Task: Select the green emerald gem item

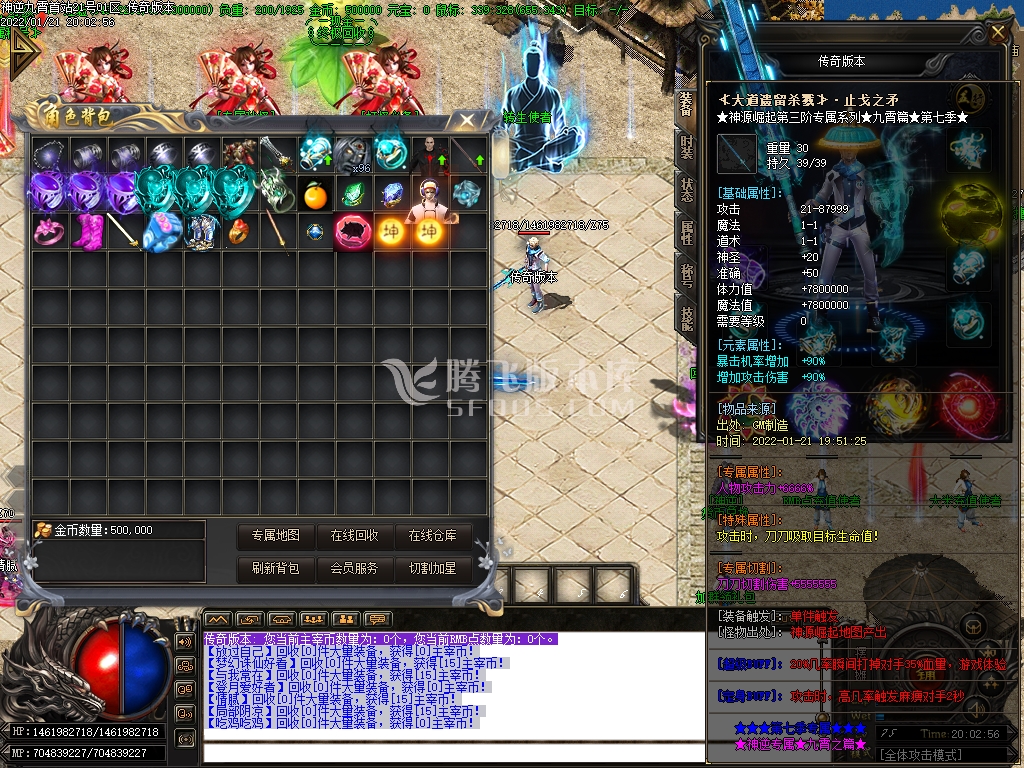Action: coord(353,194)
